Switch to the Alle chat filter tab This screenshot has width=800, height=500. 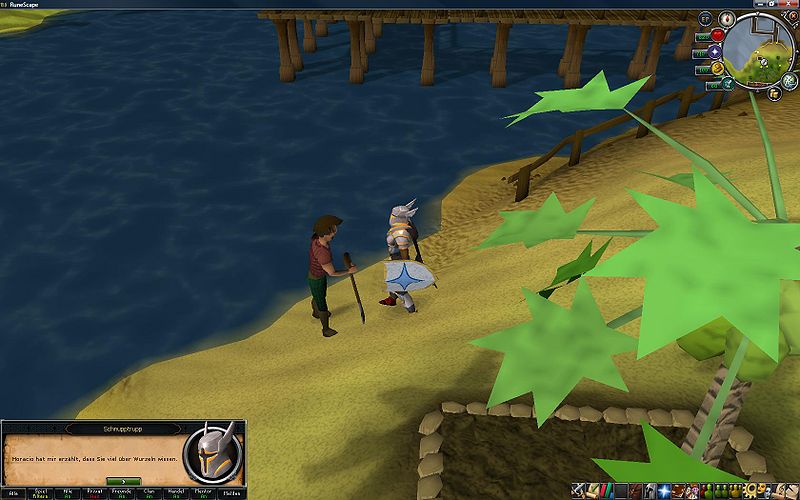pyautogui.click(x=14, y=492)
